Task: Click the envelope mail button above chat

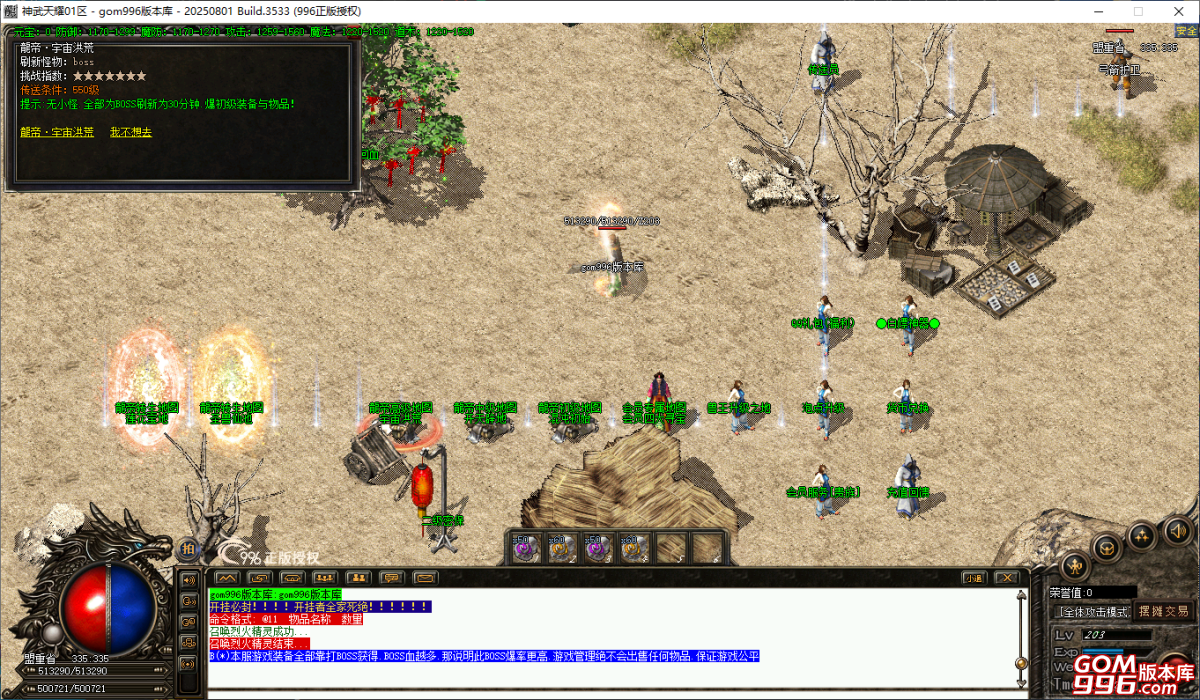Action: (425, 578)
